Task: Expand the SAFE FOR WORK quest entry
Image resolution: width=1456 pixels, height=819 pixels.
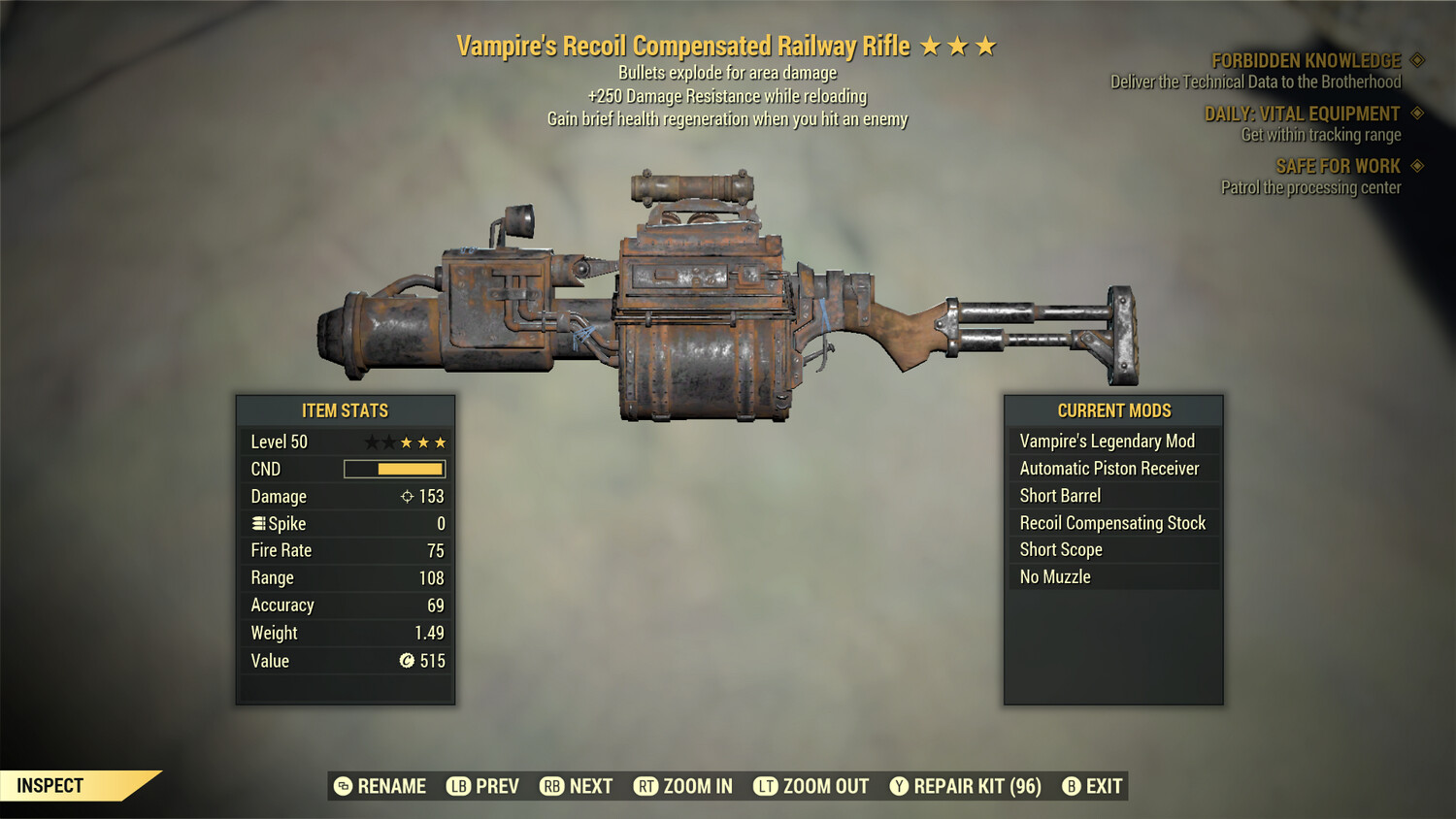Action: point(1340,166)
